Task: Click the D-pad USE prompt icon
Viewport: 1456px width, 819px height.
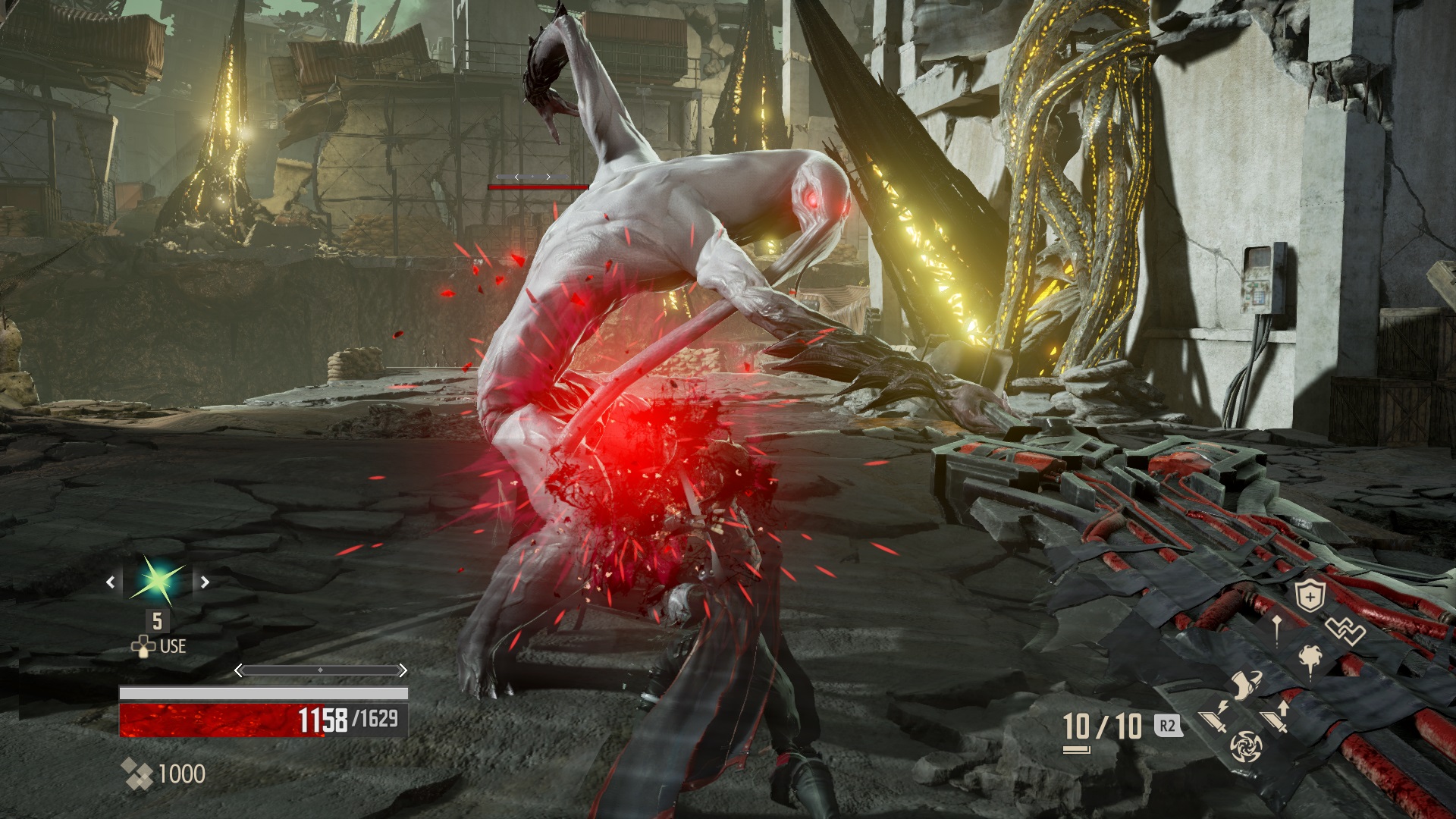Action: [143, 647]
